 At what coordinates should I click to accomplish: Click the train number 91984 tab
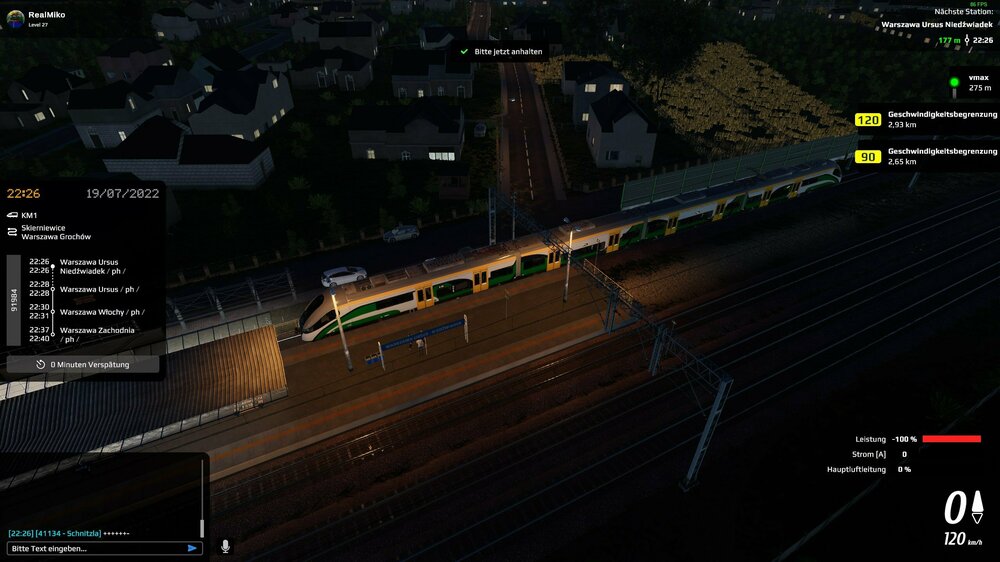click(x=14, y=300)
